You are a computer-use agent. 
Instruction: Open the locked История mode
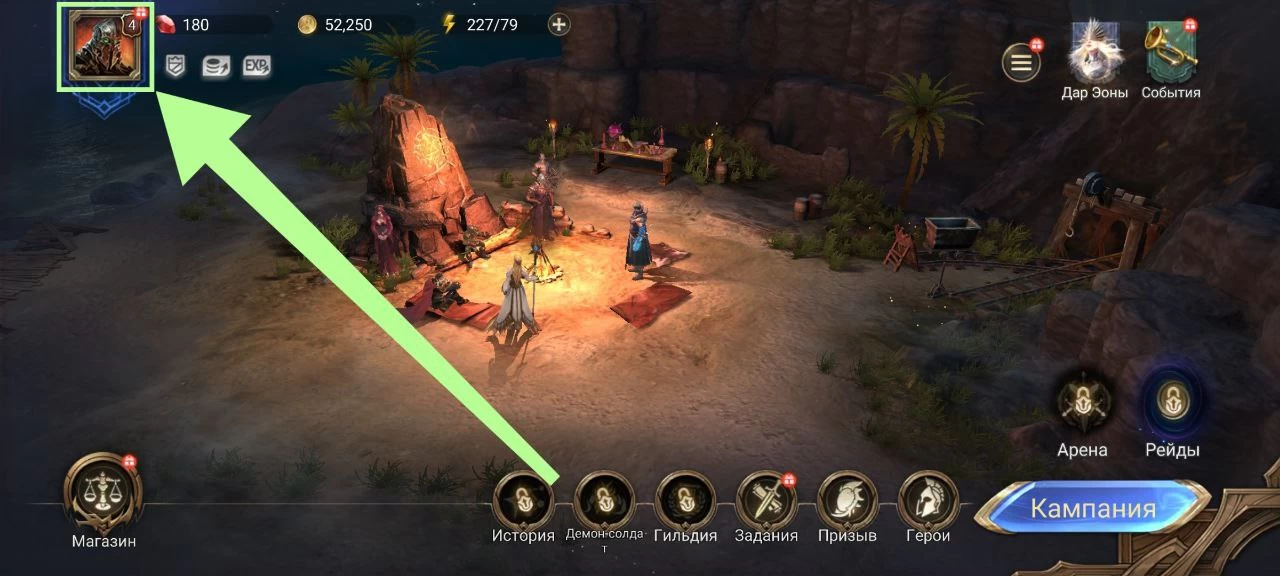(x=523, y=501)
